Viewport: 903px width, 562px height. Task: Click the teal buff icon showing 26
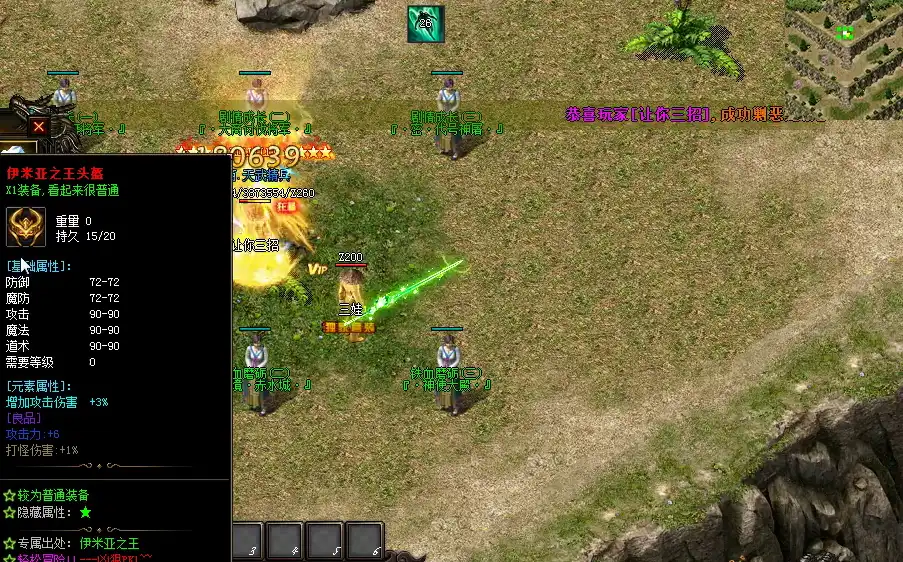(x=425, y=24)
